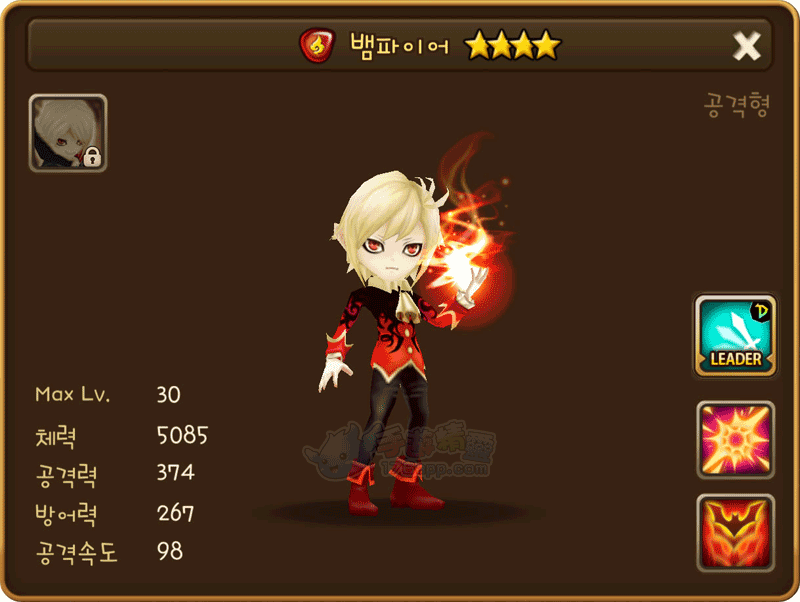Open the Leader skill icon
The width and height of the screenshot is (800, 602).
coord(735,336)
